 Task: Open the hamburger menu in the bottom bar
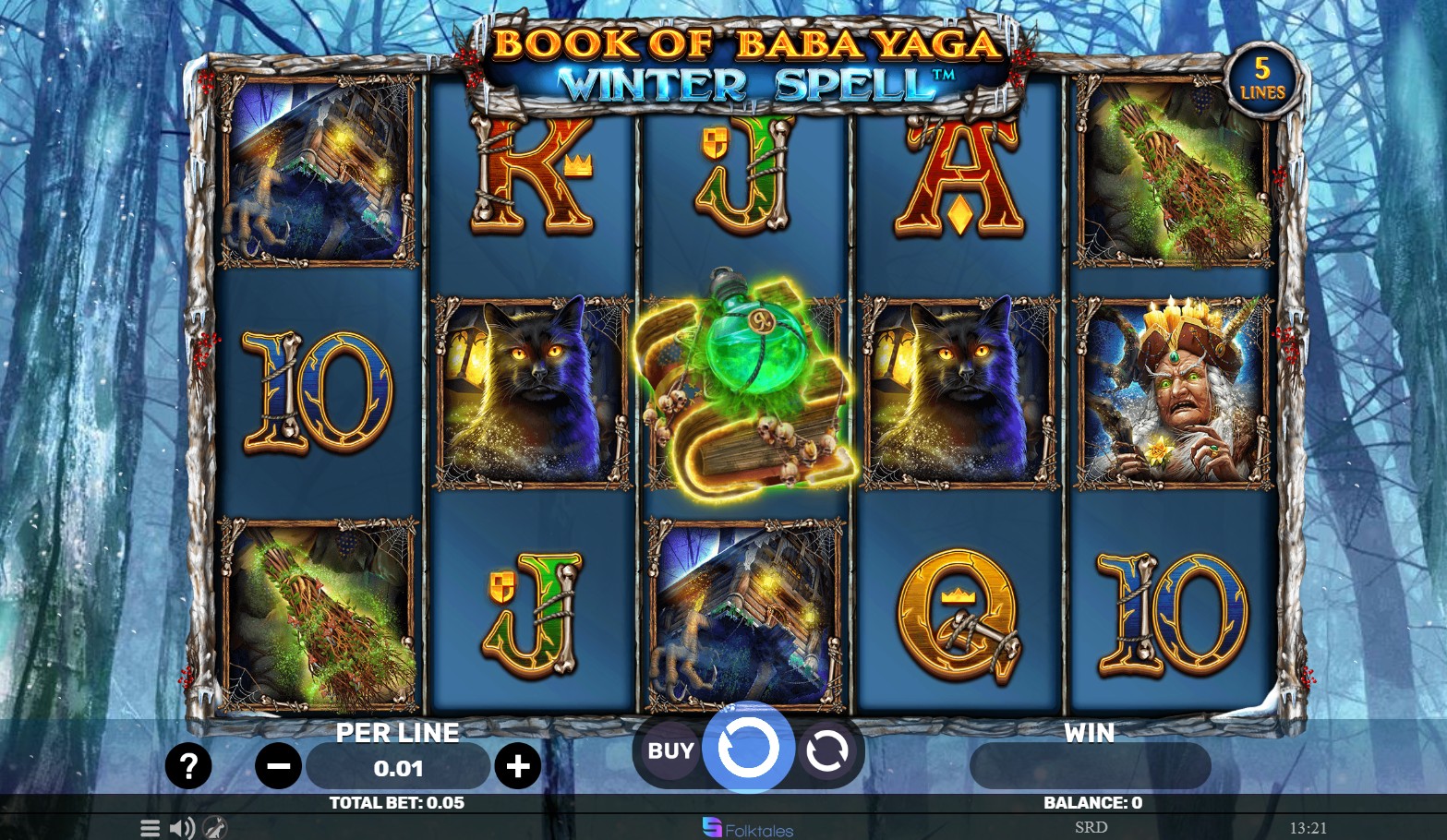tap(150, 828)
